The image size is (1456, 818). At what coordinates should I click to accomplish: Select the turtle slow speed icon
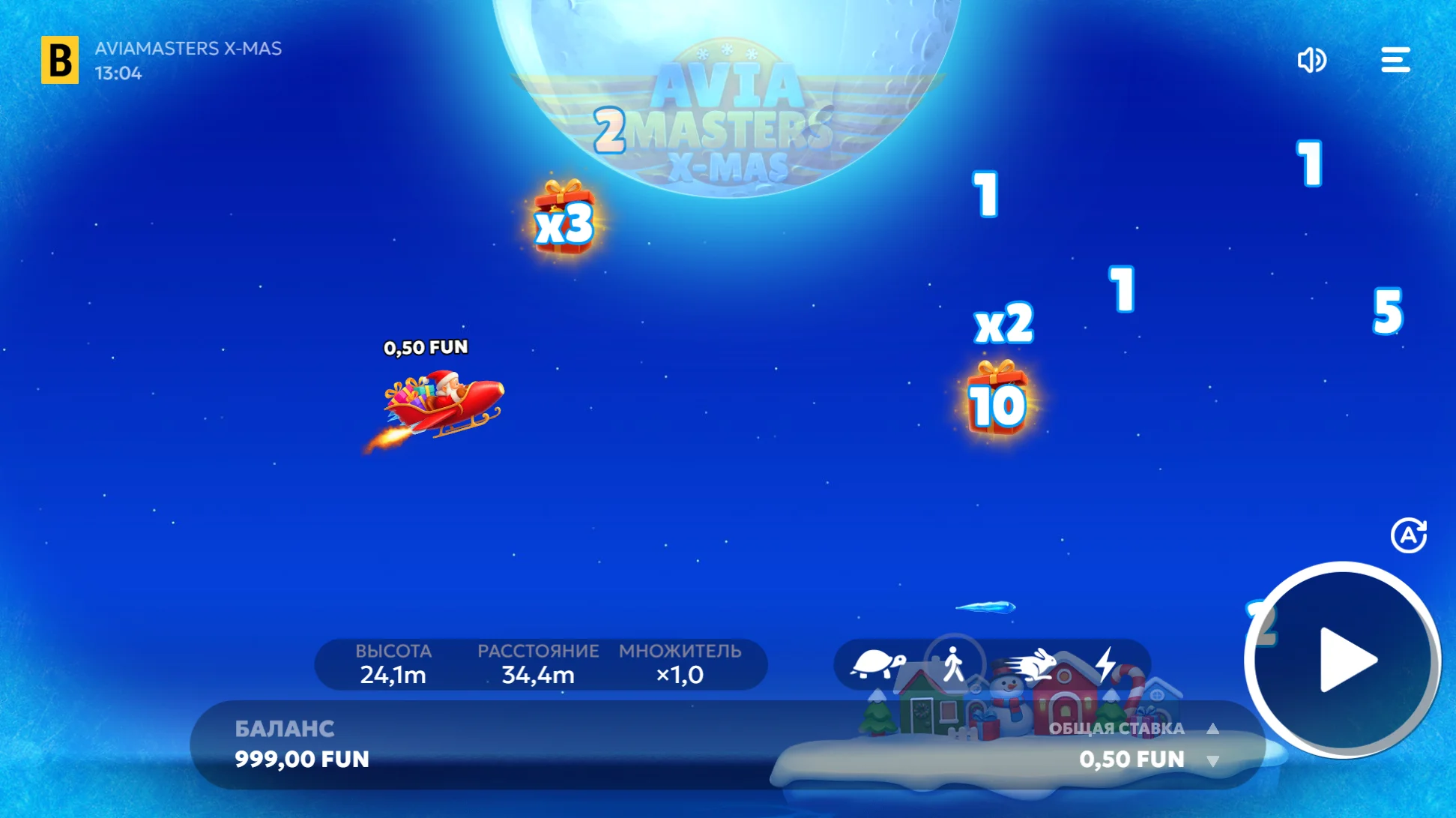pos(877,664)
